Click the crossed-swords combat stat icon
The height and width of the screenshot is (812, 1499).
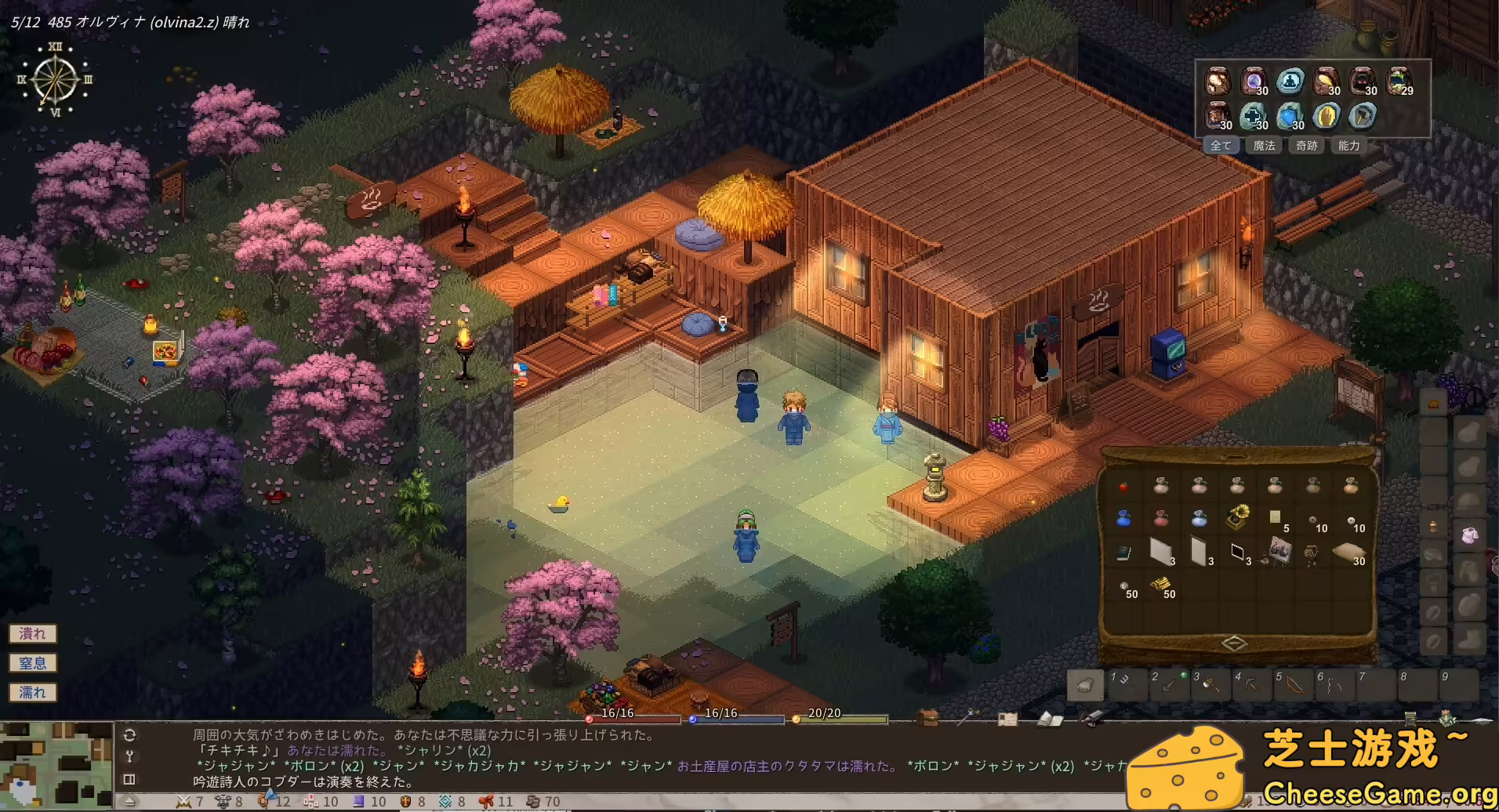coord(184,802)
